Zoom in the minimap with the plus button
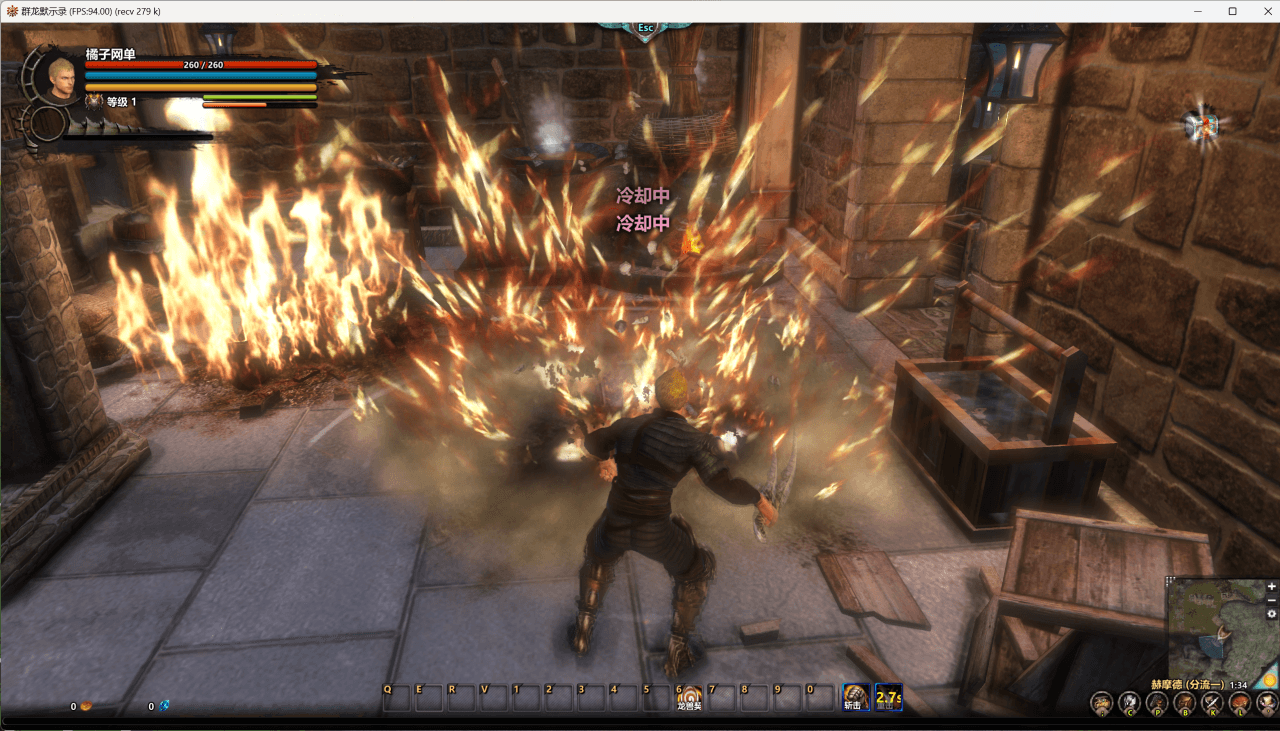 point(1271,587)
